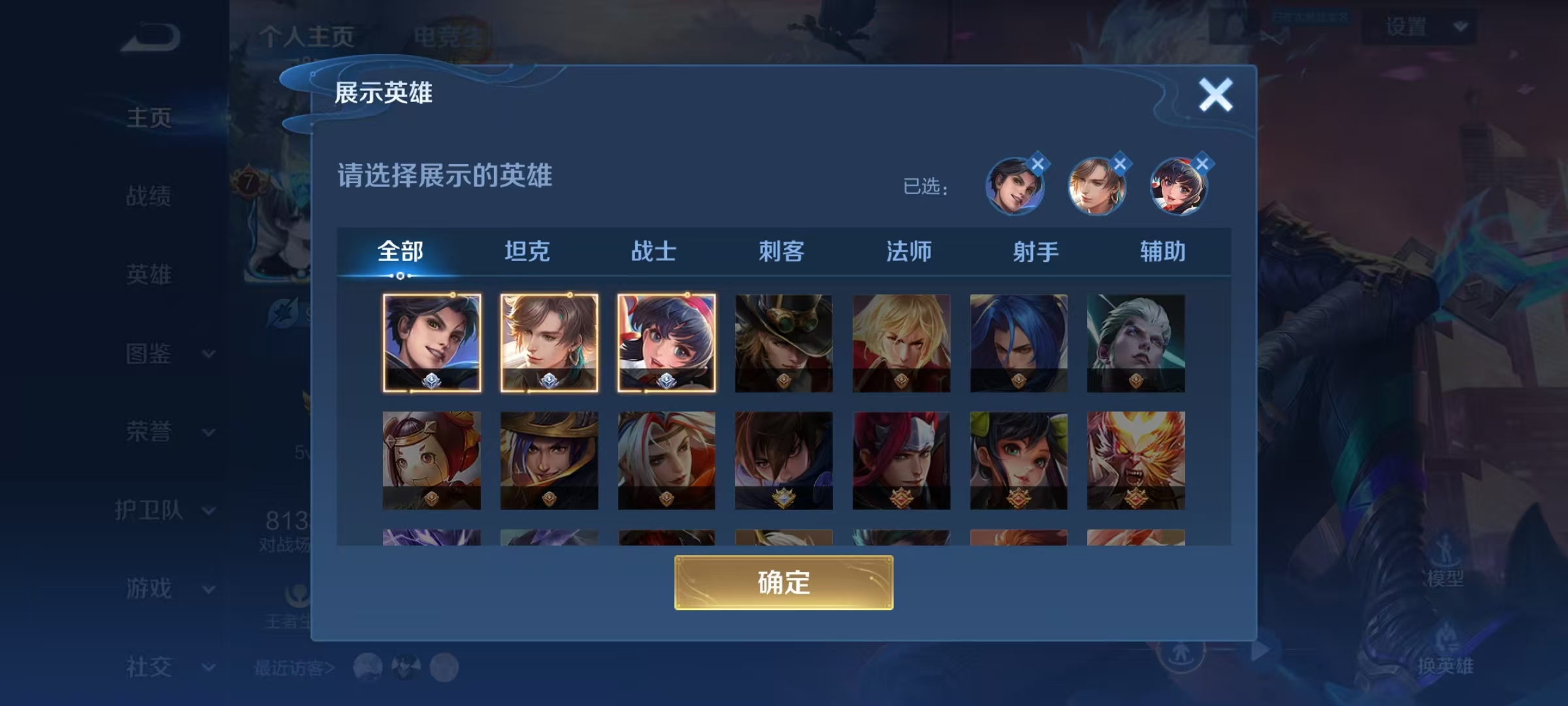1568x706 pixels.
Task: Select the curved logo icon at top left
Action: click(149, 37)
